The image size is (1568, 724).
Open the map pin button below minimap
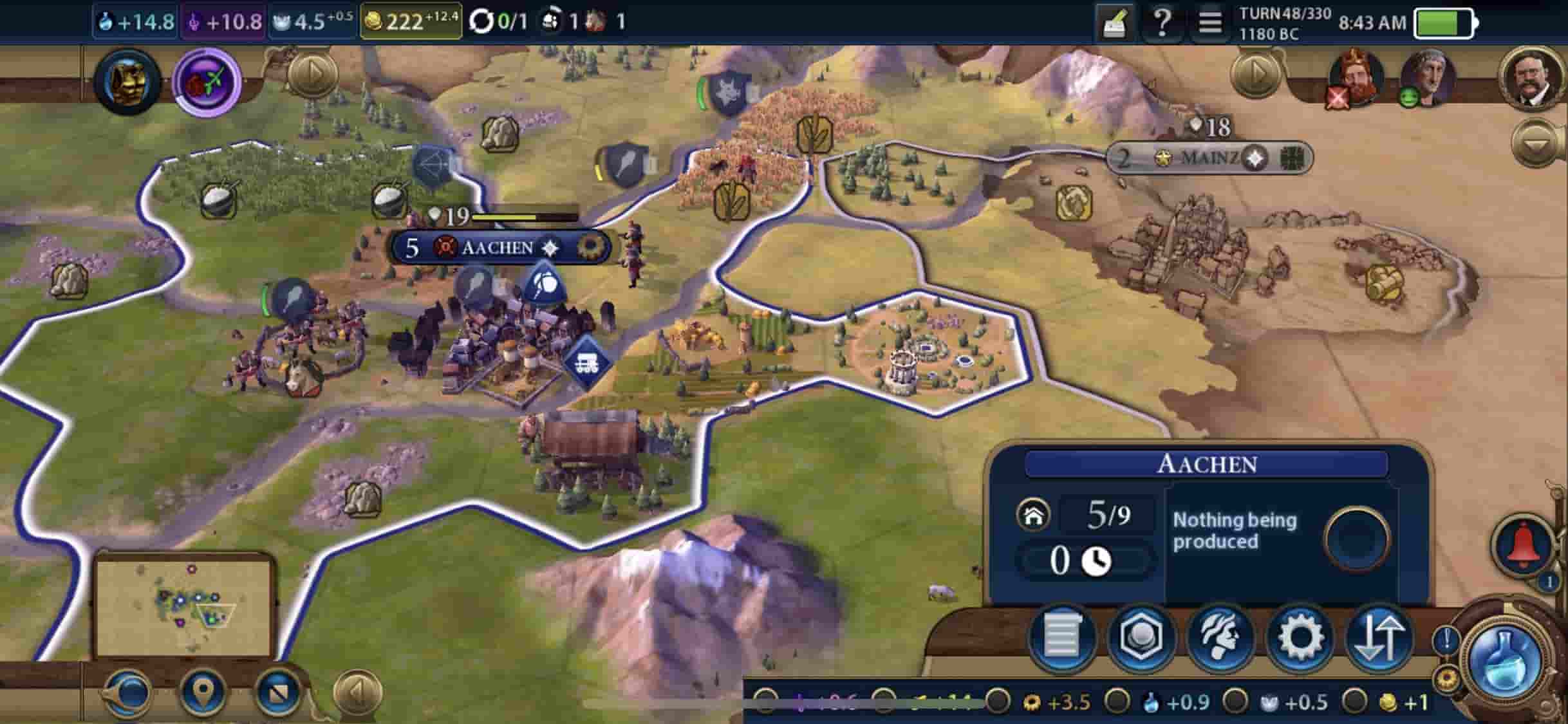203,692
